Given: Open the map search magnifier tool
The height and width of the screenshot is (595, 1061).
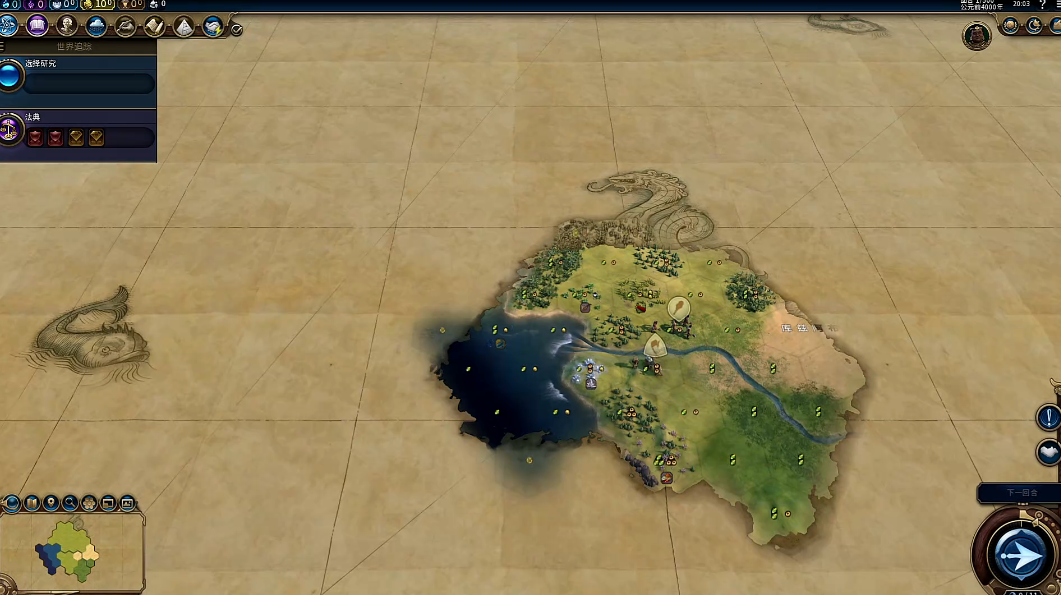Looking at the screenshot, I should point(70,503).
